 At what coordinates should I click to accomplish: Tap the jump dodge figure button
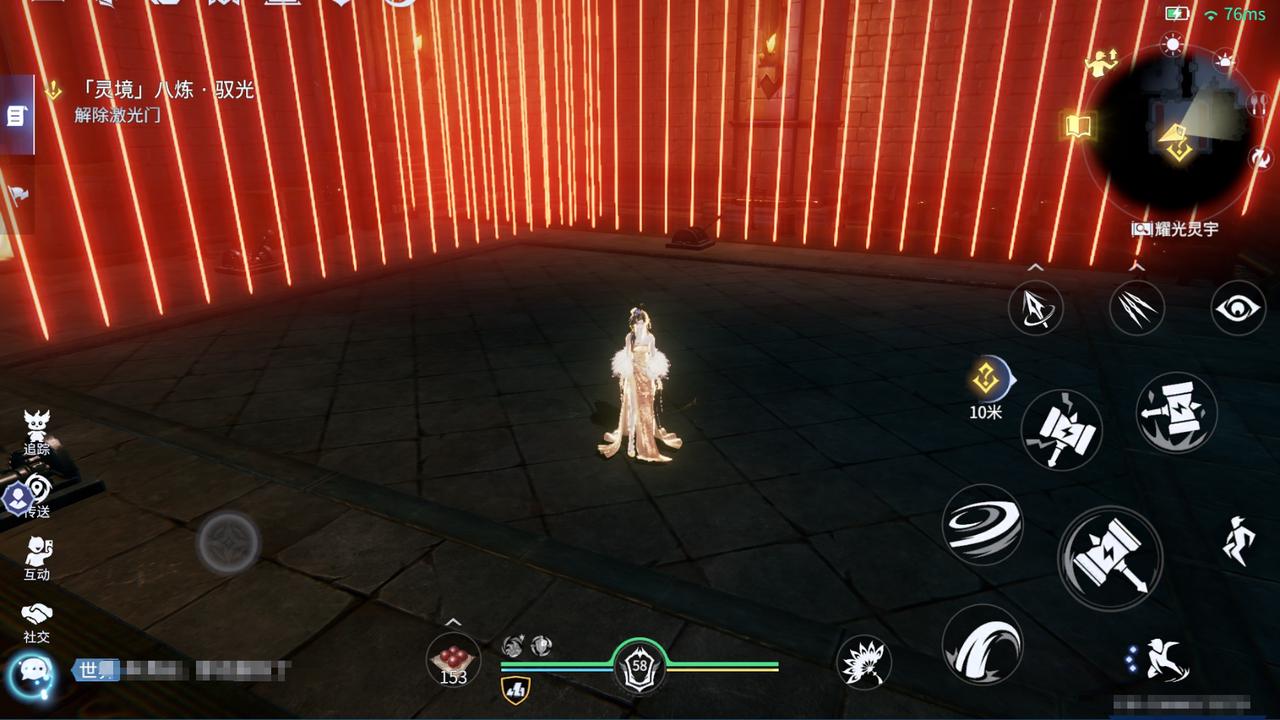[x=1160, y=661]
